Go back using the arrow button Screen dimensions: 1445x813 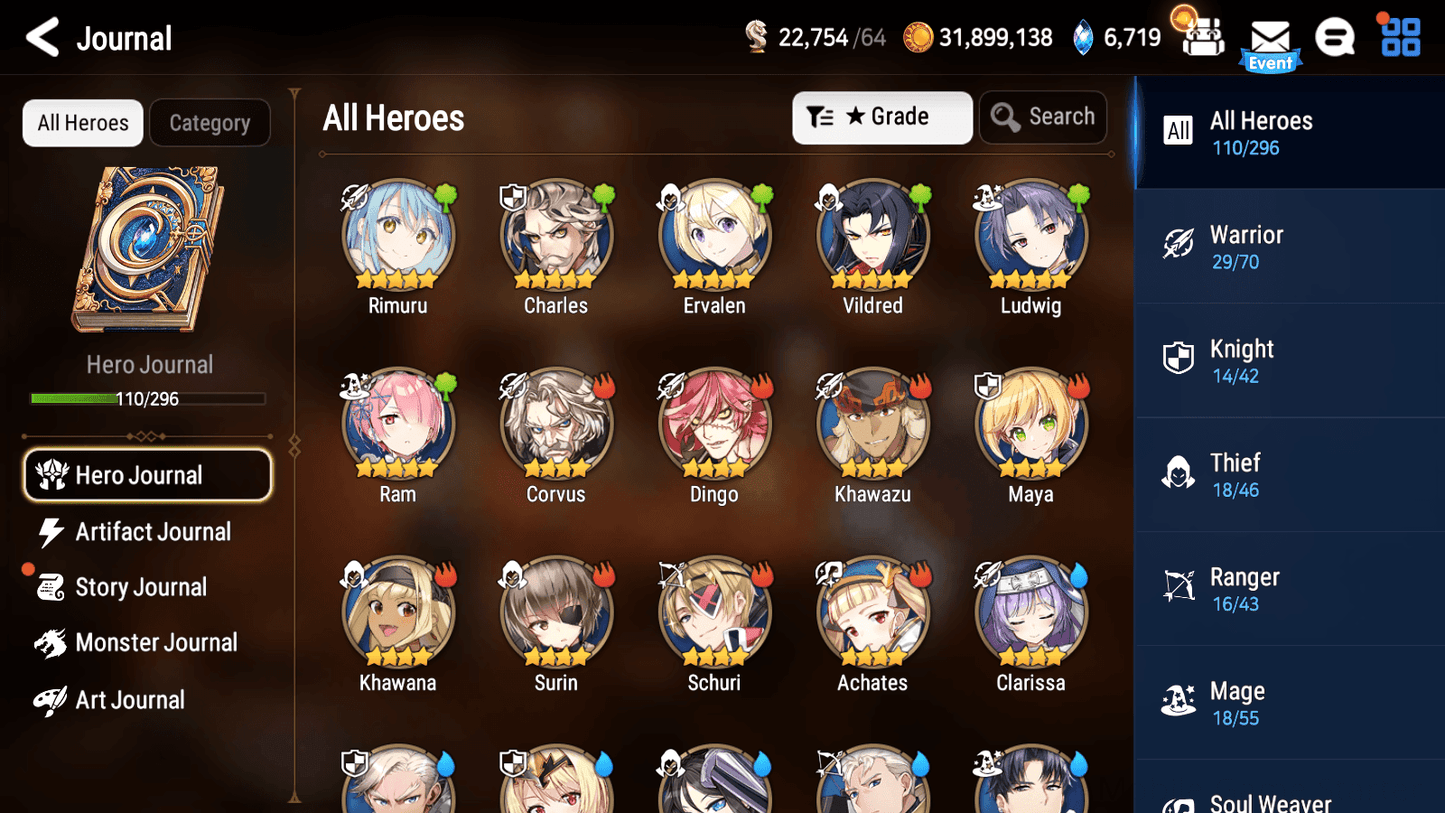pos(42,37)
